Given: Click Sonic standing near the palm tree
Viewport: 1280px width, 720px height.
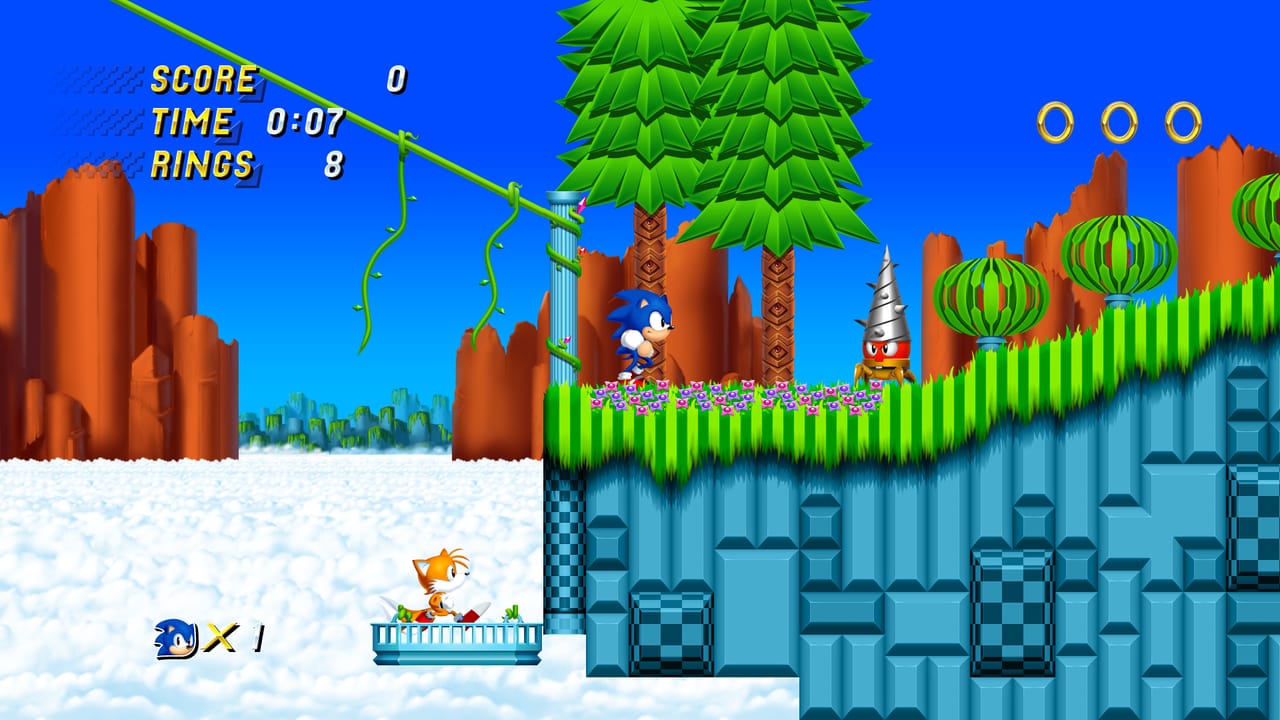Looking at the screenshot, I should (640, 330).
